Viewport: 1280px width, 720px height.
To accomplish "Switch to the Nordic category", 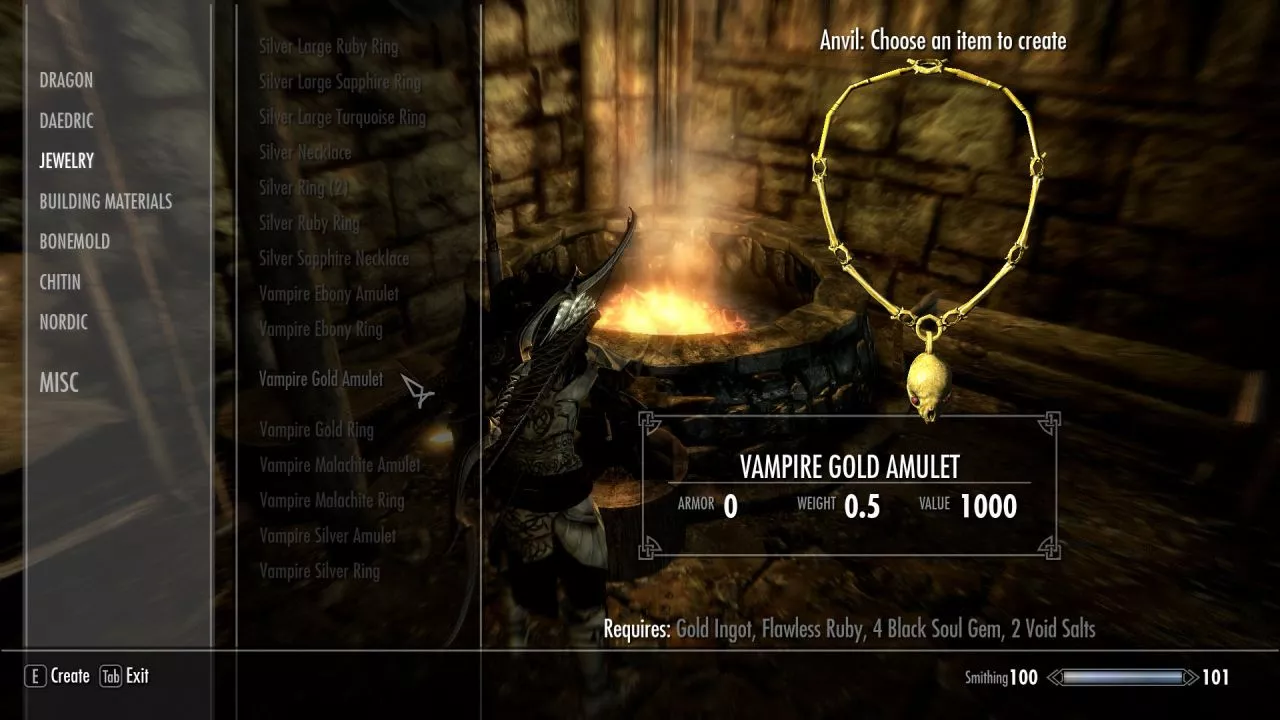I will coord(64,322).
